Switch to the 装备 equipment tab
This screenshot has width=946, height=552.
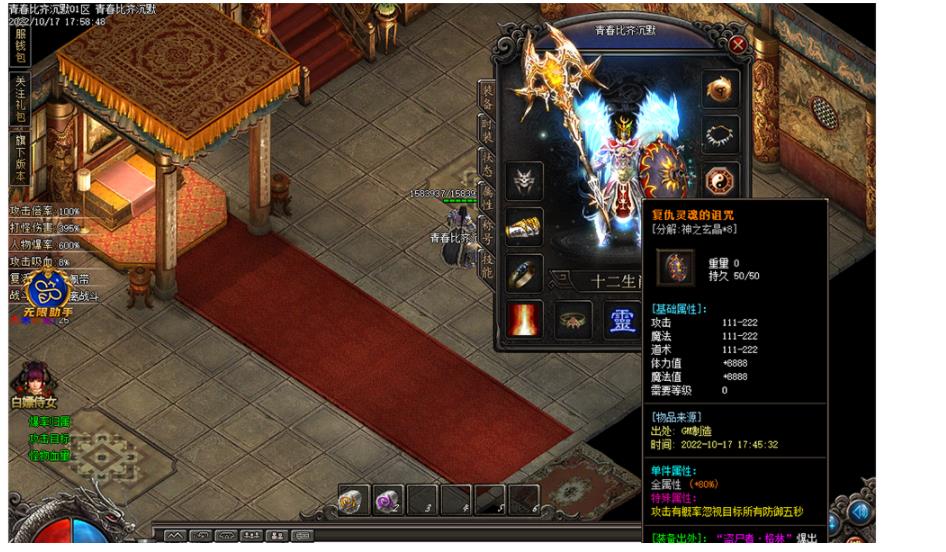pyautogui.click(x=487, y=95)
